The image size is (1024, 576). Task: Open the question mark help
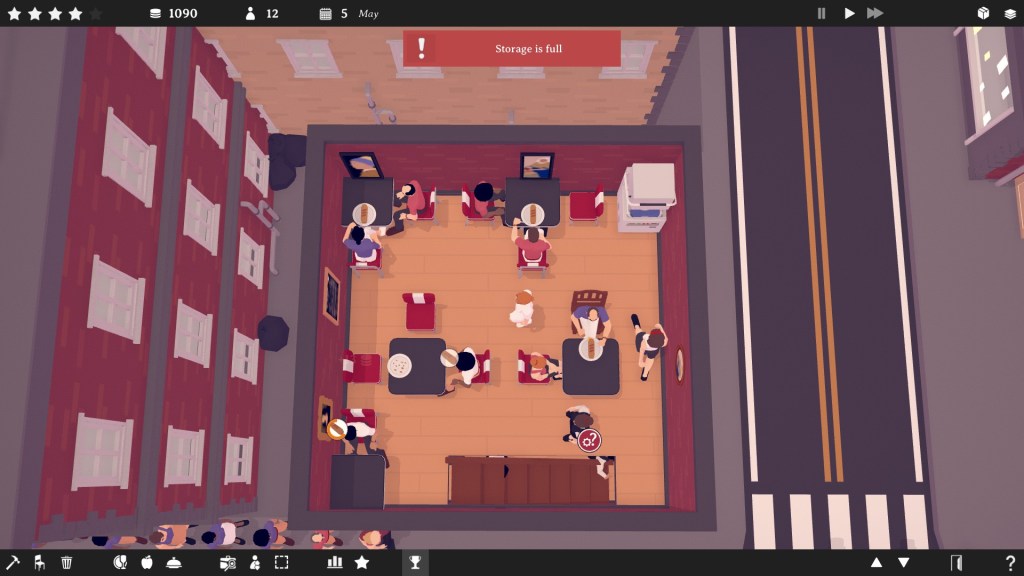coord(1010,563)
